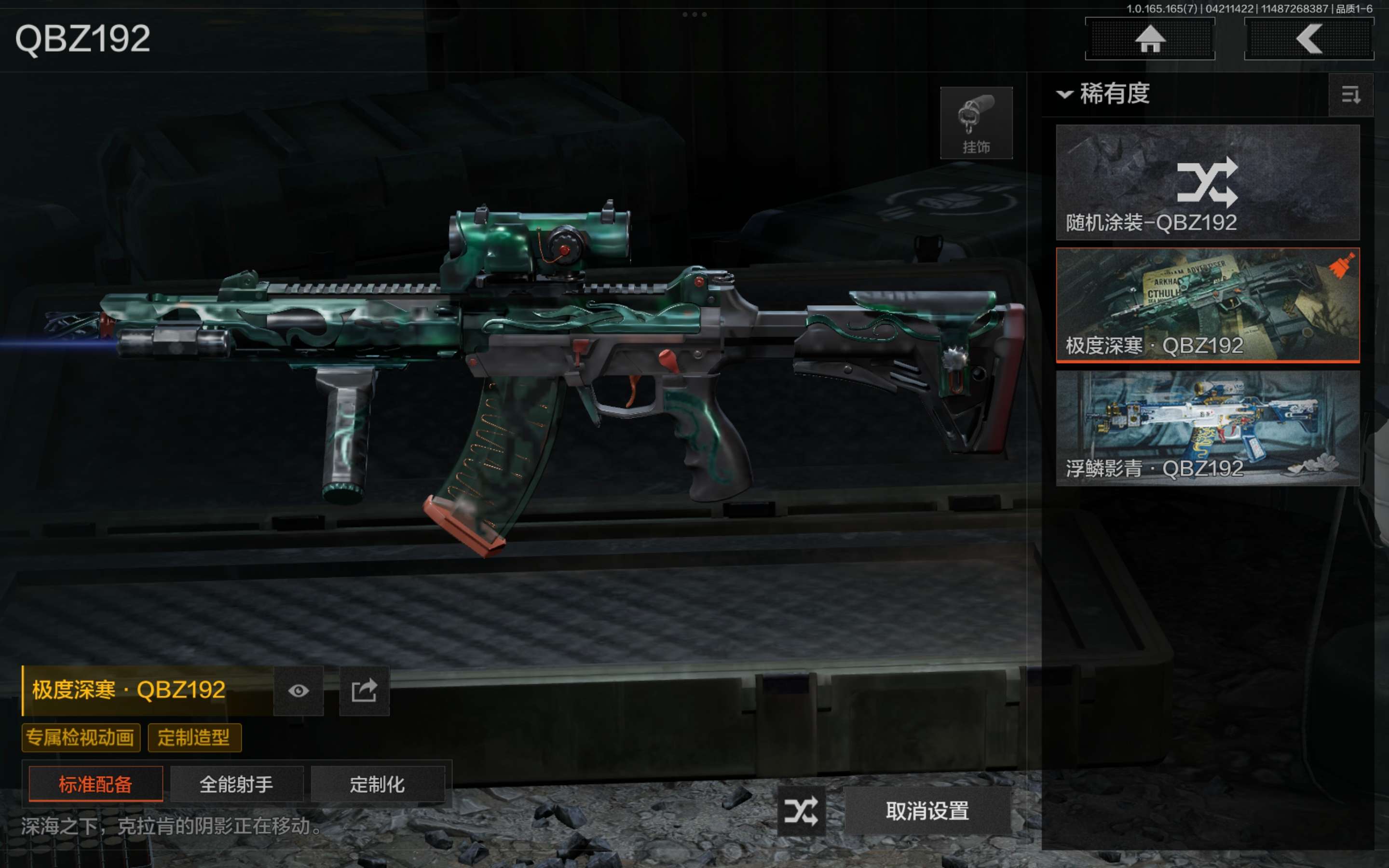Go back with the arrow button

click(x=1308, y=39)
